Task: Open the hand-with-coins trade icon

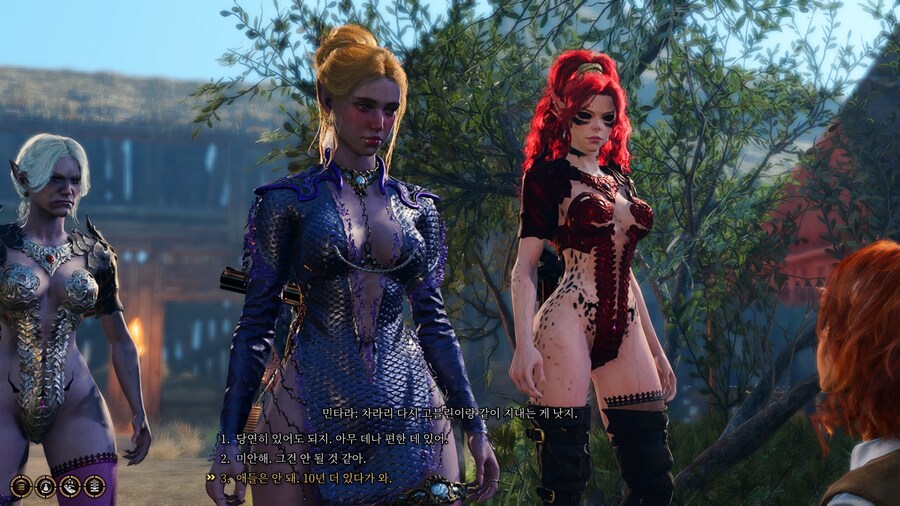Action: (70, 486)
